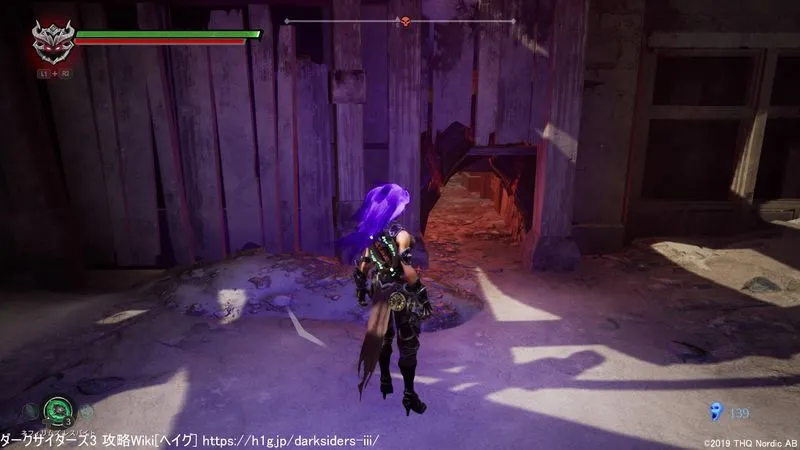Image resolution: width=800 pixels, height=450 pixels.
Task: Choose the dim item slot right of Nephilim's Respite
Action: (85, 411)
